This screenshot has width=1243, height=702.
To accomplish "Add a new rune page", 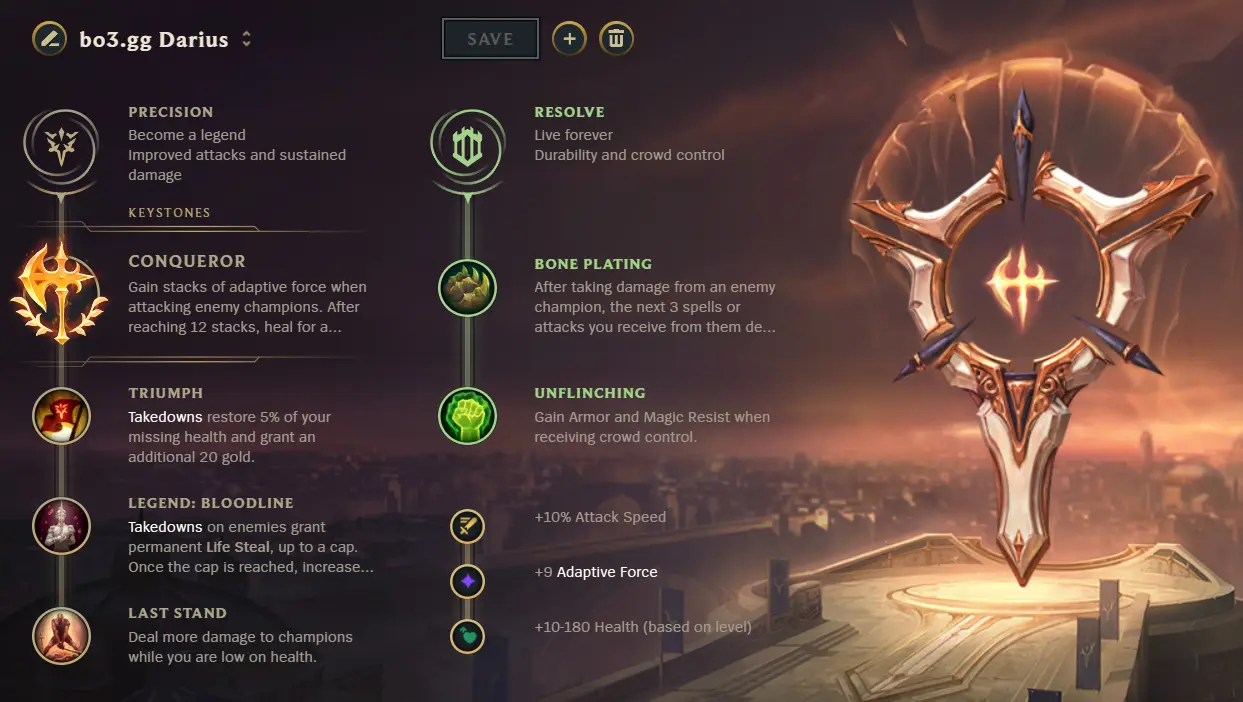I will point(569,39).
